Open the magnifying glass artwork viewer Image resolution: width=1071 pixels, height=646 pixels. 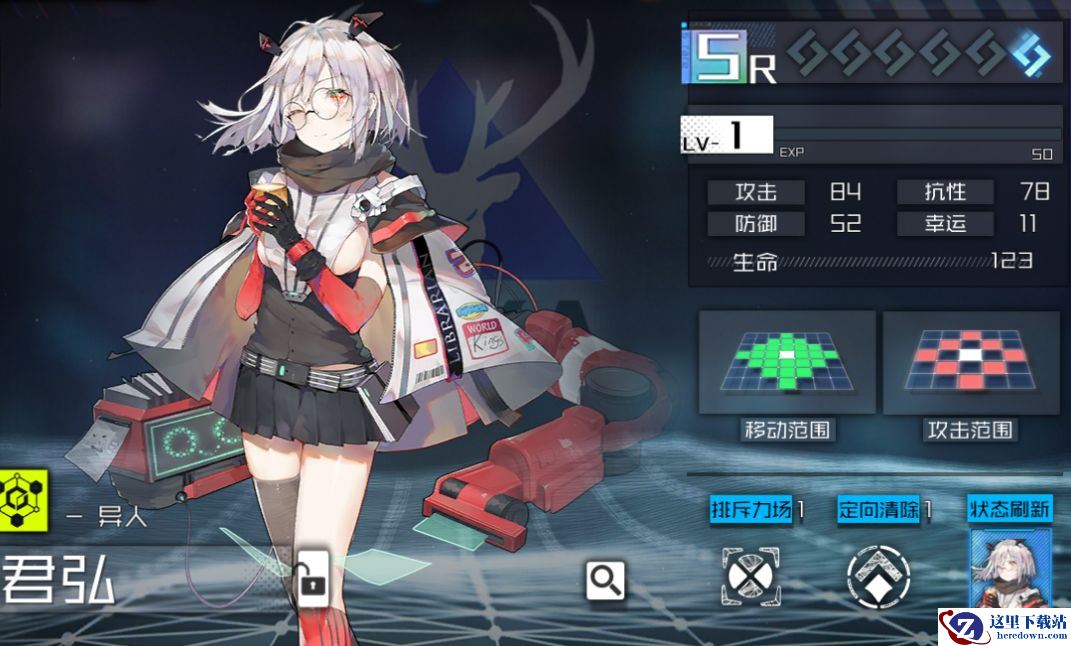point(606,579)
